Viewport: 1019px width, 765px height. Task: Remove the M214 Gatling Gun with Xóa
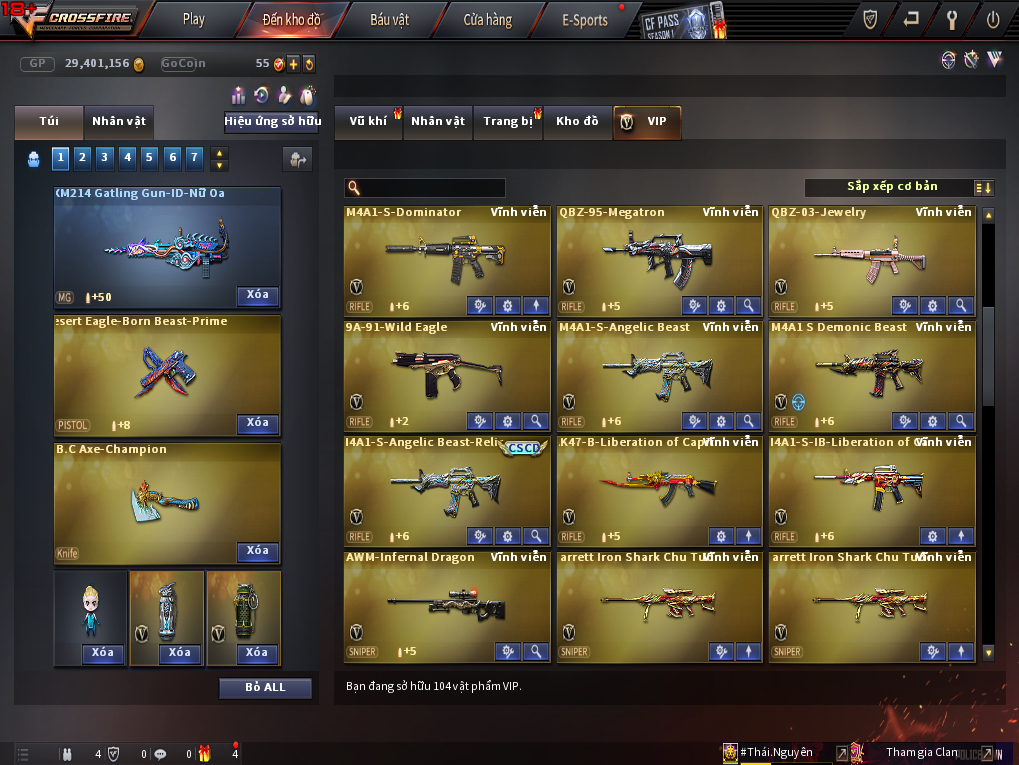(x=257, y=295)
